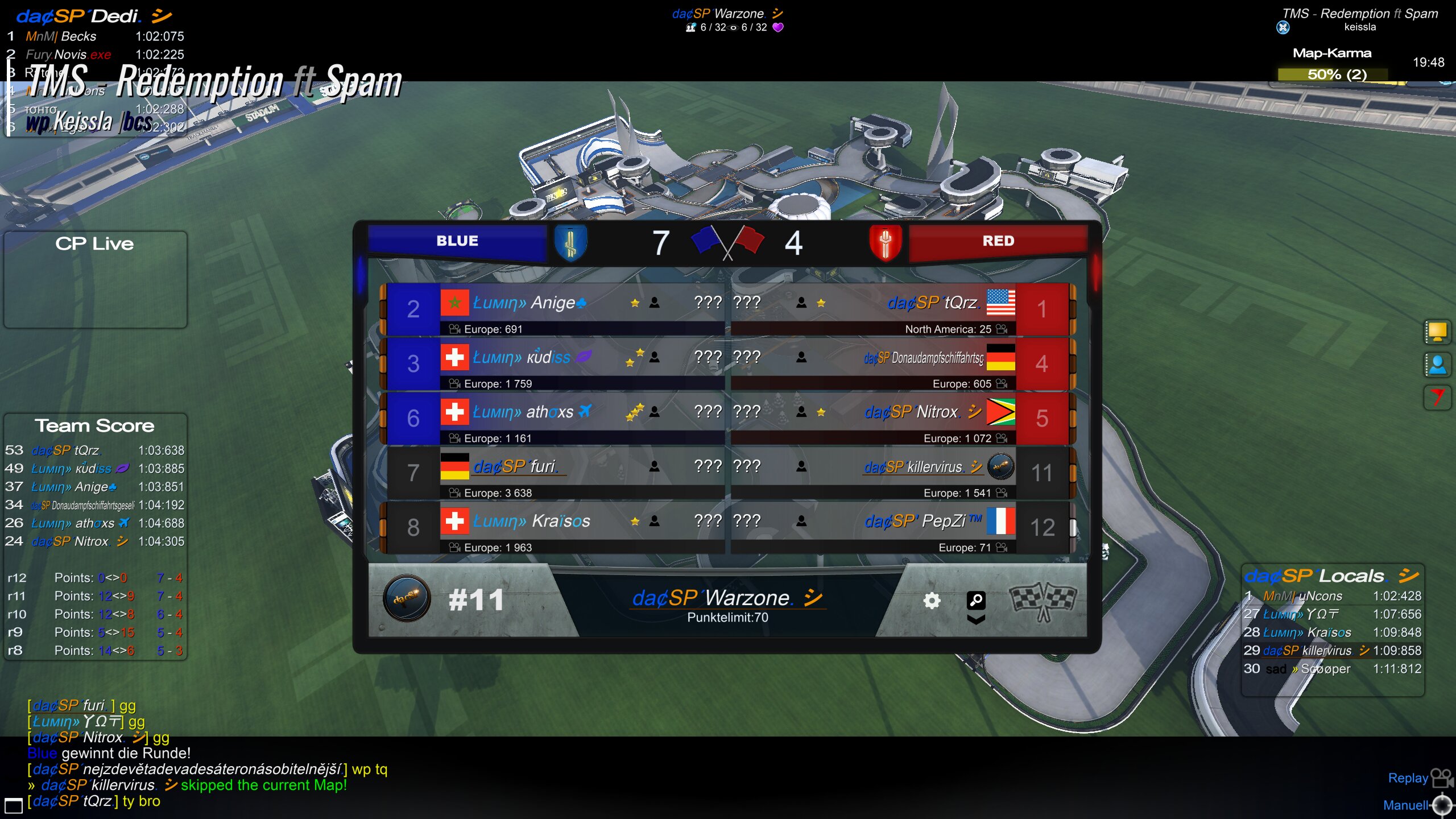Viewport: 1456px width, 819px height.
Task: Open scoreboard settings via the gear icon
Action: [932, 601]
